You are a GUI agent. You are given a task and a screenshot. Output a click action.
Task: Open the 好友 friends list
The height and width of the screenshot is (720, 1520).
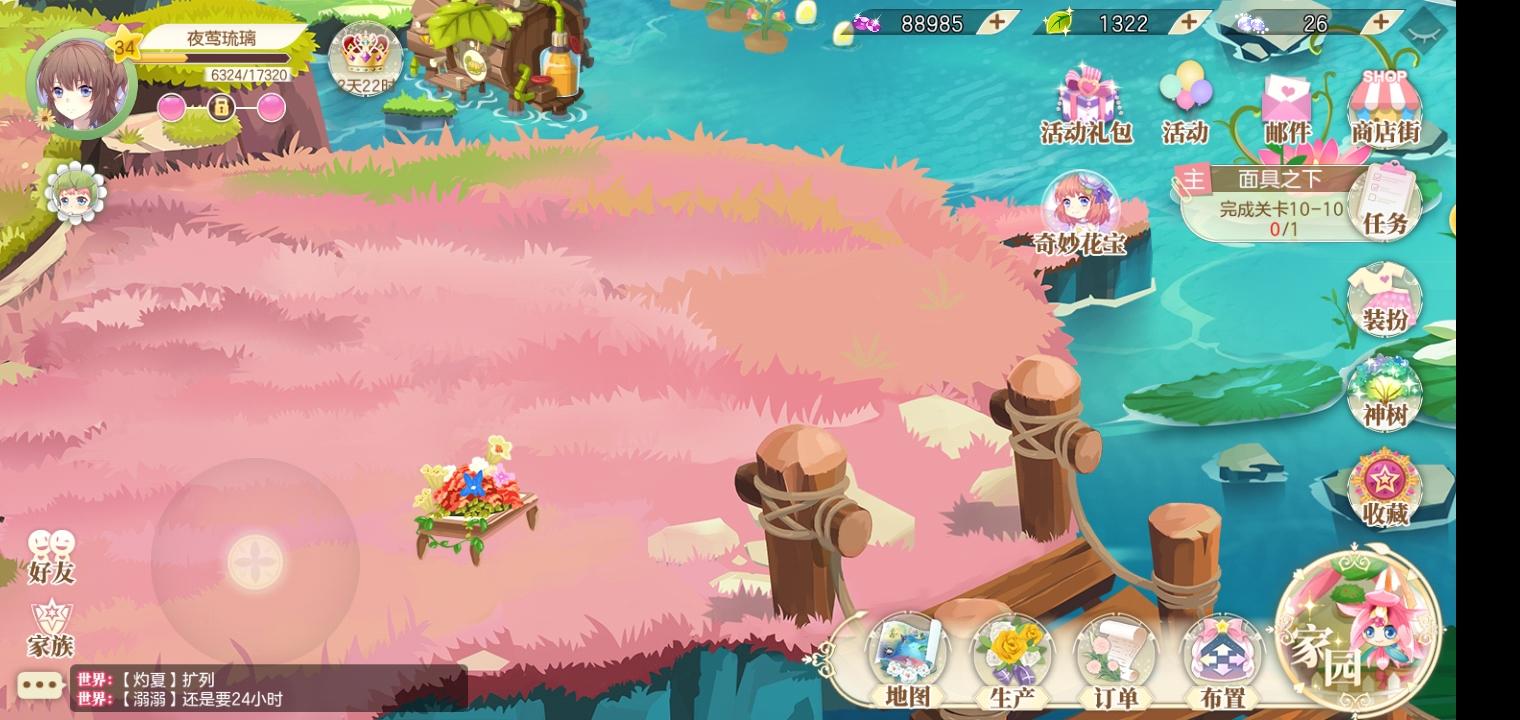tap(47, 555)
